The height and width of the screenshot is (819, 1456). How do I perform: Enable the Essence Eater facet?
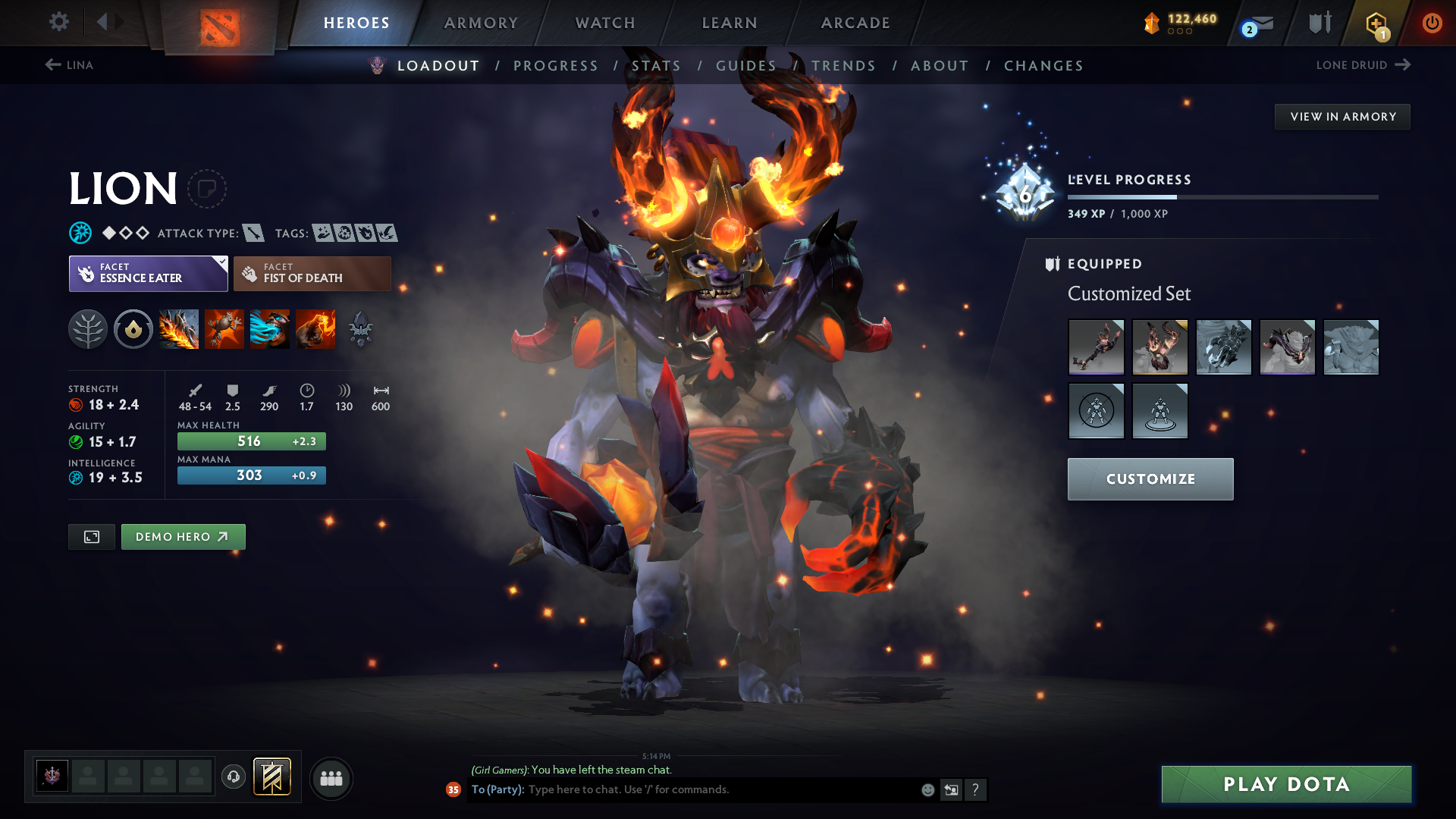(148, 273)
